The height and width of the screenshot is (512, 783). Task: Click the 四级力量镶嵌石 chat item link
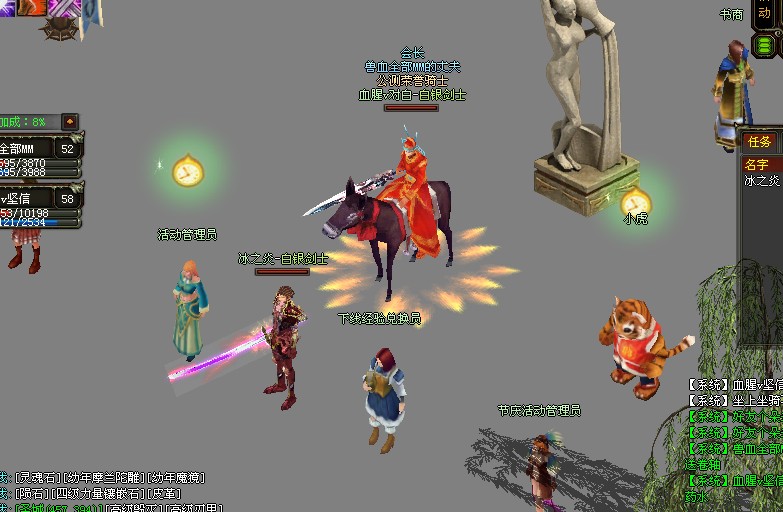pyautogui.click(x=99, y=494)
